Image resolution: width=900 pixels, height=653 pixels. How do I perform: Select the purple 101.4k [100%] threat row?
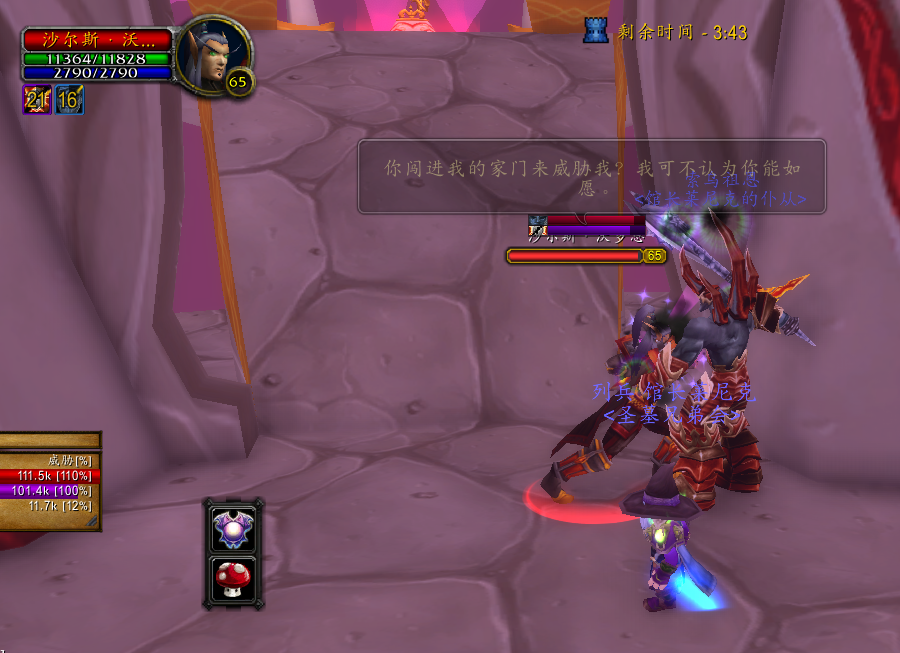[x=50, y=491]
